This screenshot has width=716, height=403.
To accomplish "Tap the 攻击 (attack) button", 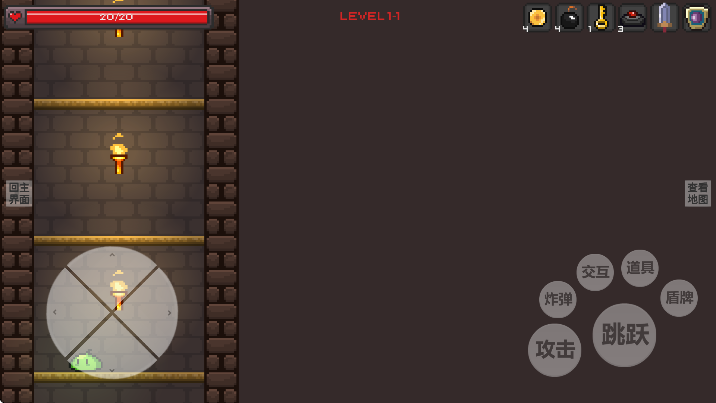I will (555, 350).
